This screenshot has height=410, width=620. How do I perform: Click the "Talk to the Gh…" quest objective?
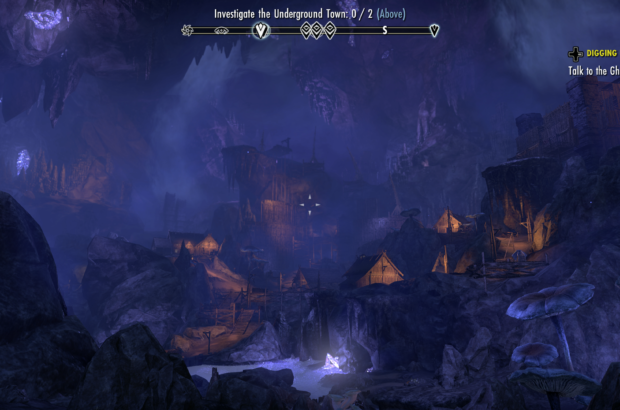pyautogui.click(x=593, y=71)
